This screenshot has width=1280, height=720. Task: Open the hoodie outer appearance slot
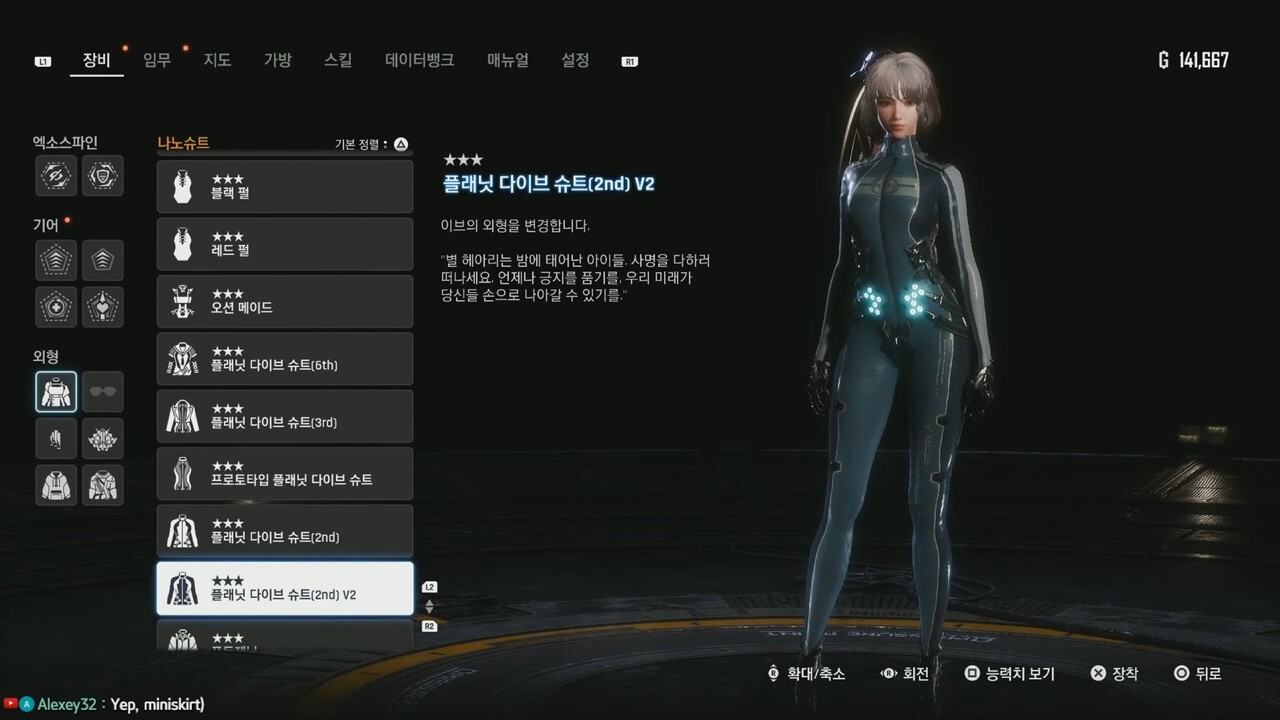(x=55, y=484)
